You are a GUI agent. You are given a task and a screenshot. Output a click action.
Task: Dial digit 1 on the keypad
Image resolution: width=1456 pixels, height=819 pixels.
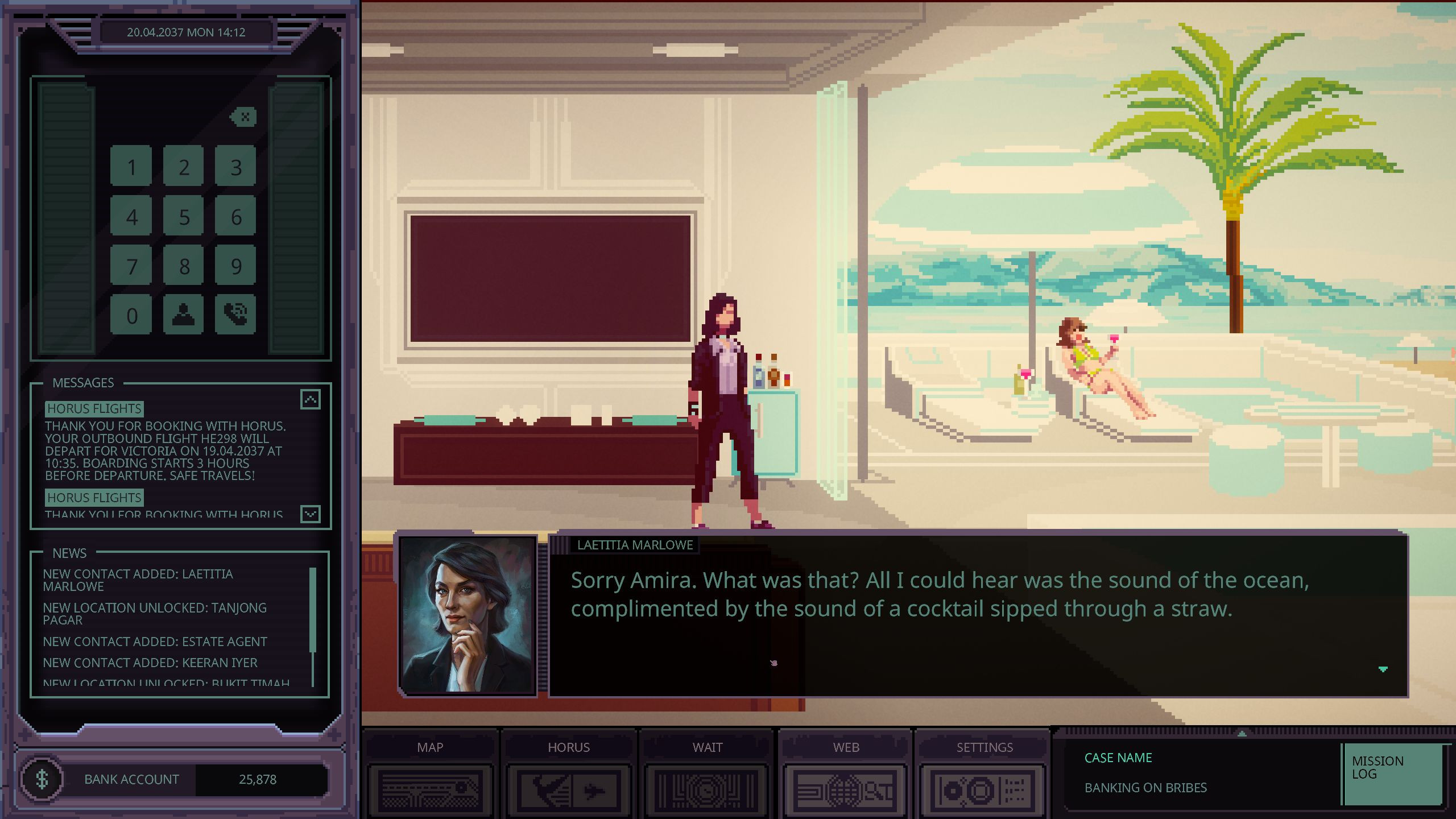[131, 167]
